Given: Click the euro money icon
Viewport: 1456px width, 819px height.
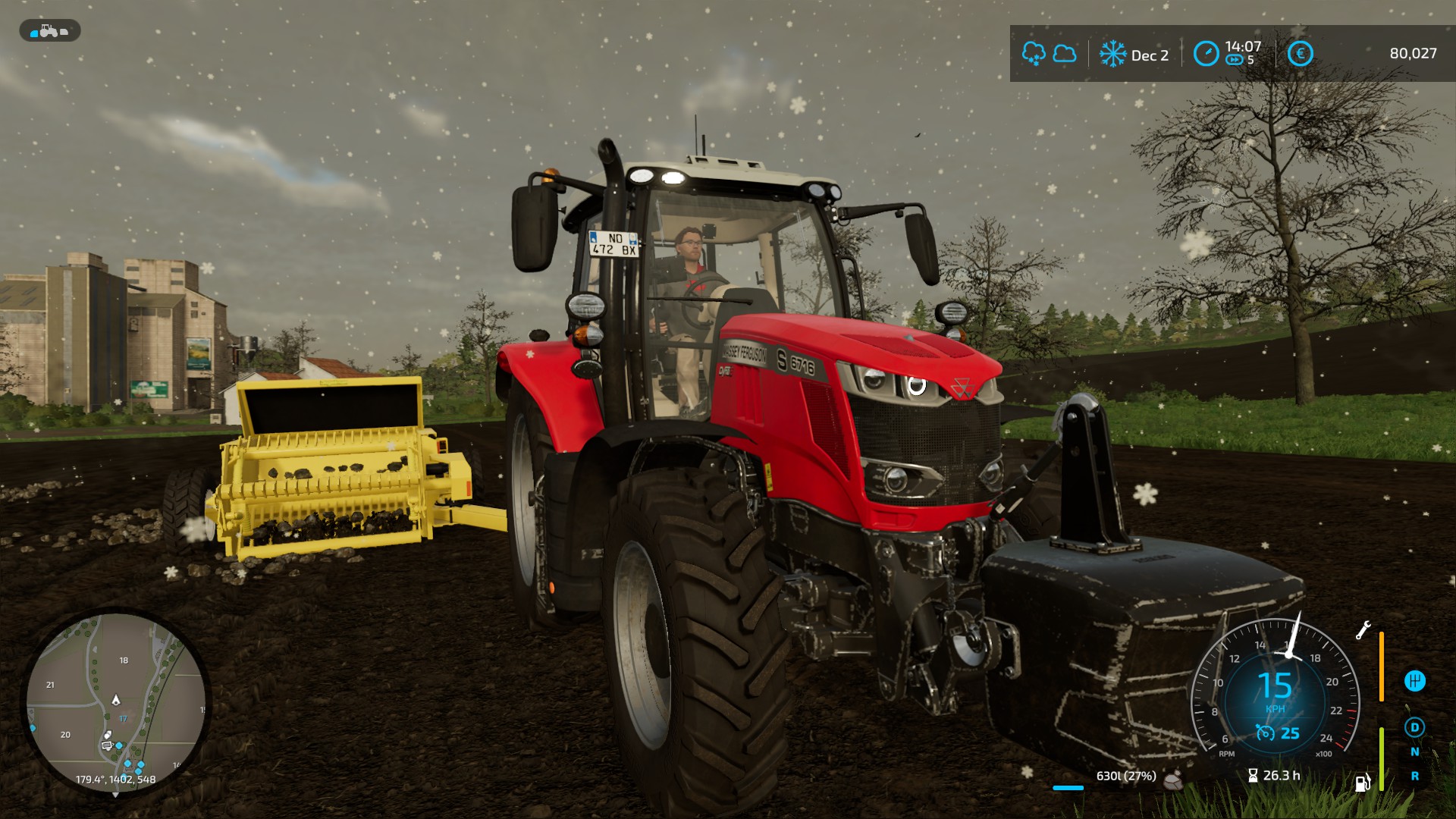Looking at the screenshot, I should coord(1300,54).
